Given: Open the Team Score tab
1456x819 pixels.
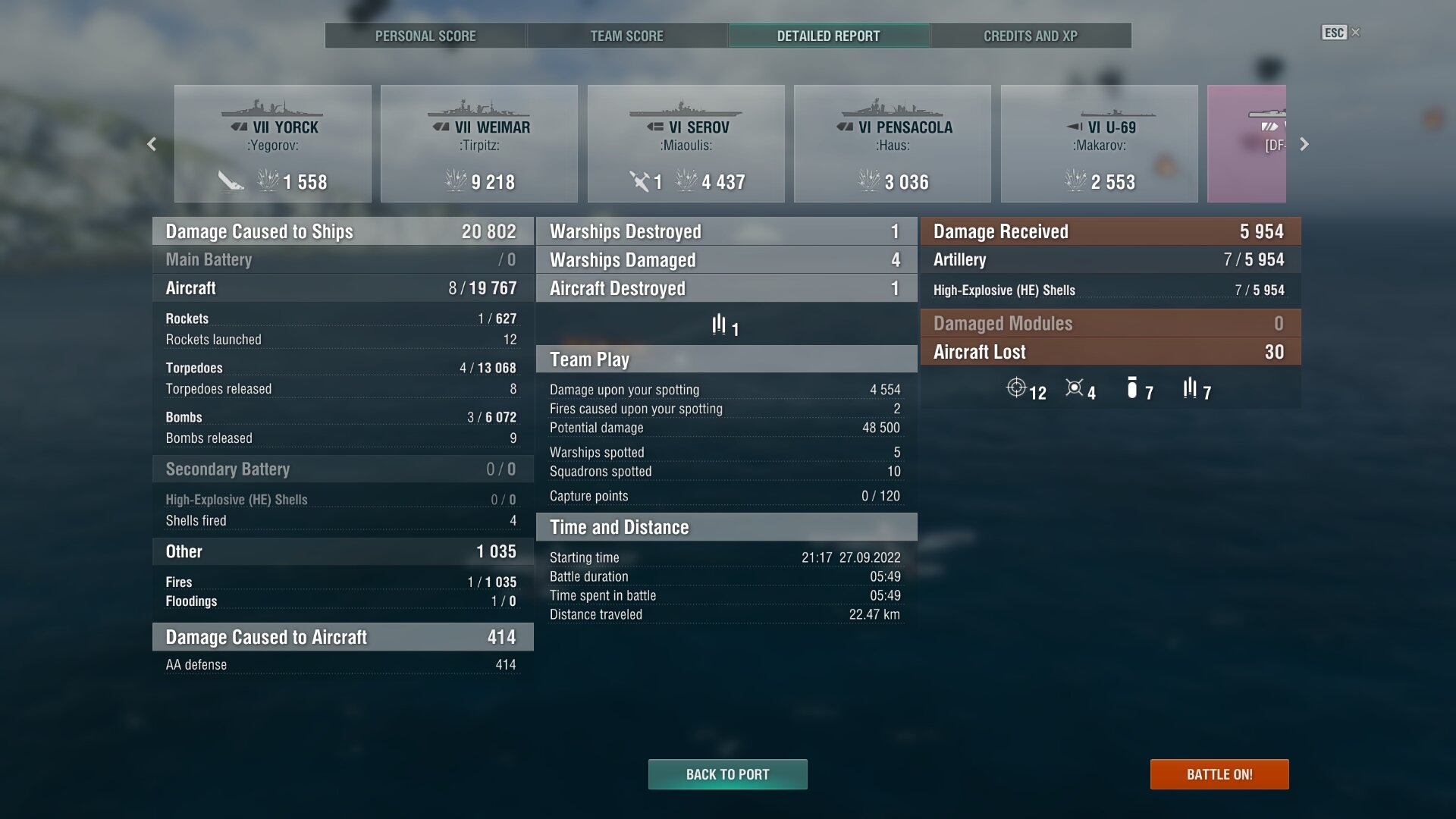Looking at the screenshot, I should pyautogui.click(x=626, y=36).
